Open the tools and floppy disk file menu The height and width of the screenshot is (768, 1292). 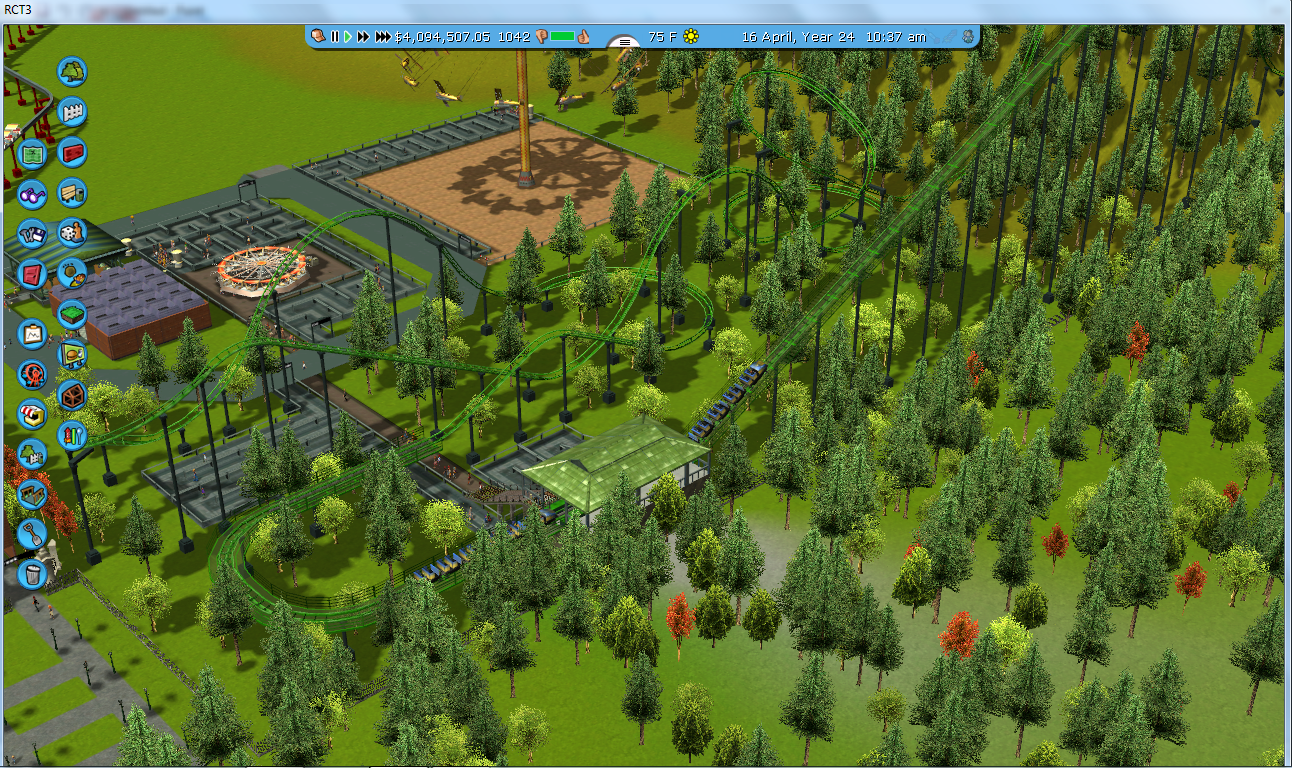[32, 235]
